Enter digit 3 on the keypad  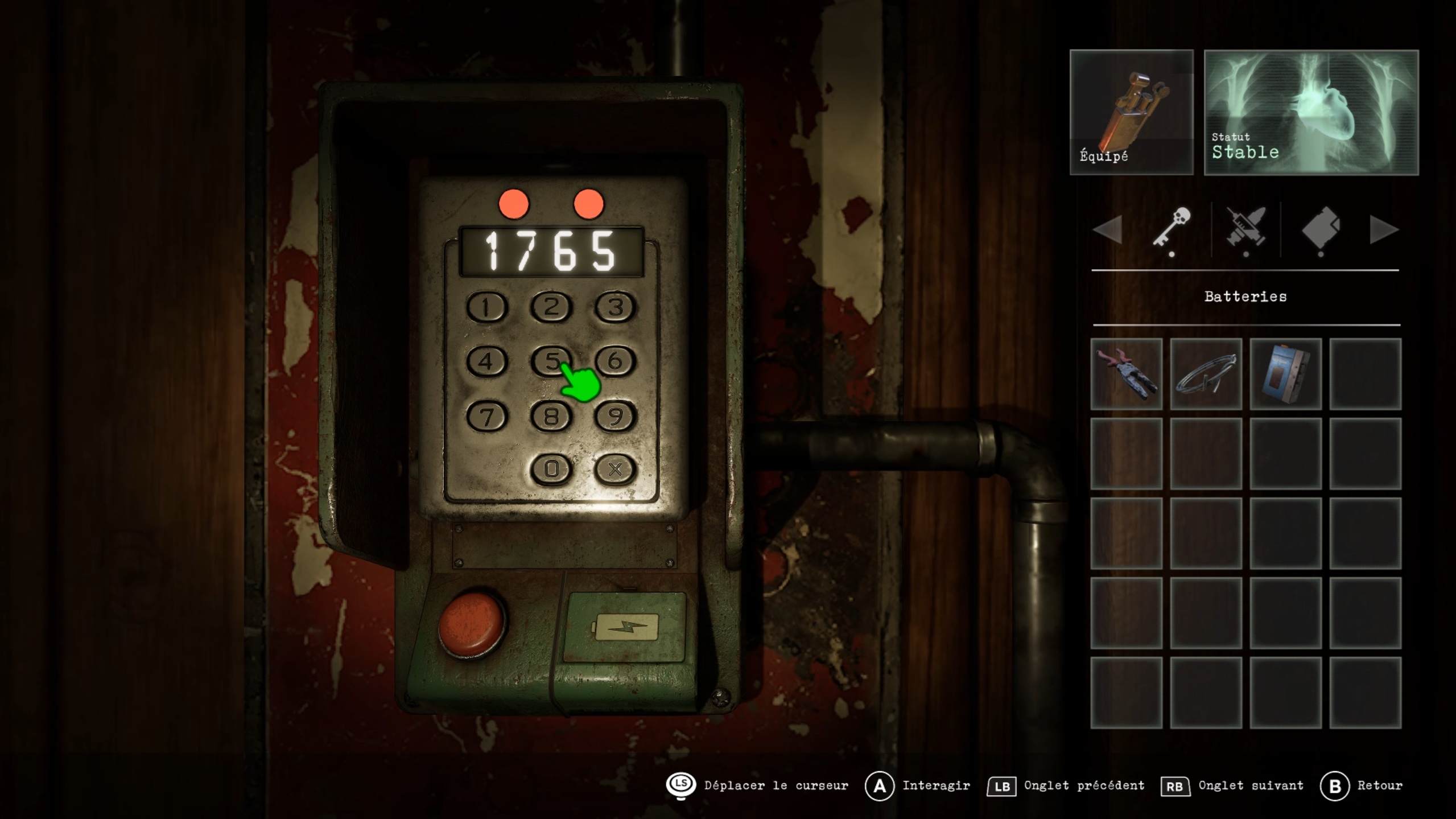(615, 307)
